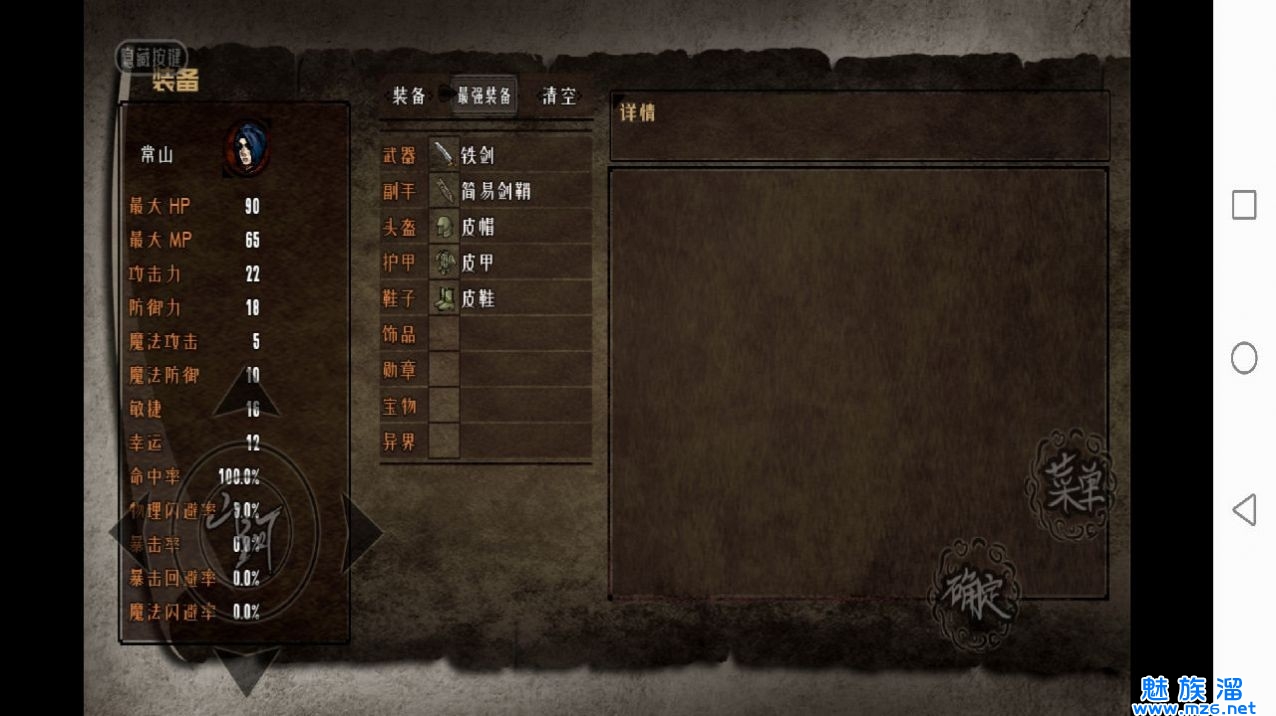Image resolution: width=1276 pixels, height=716 pixels.
Task: Select the 皮鞋 shoes slot
Action: 510,299
